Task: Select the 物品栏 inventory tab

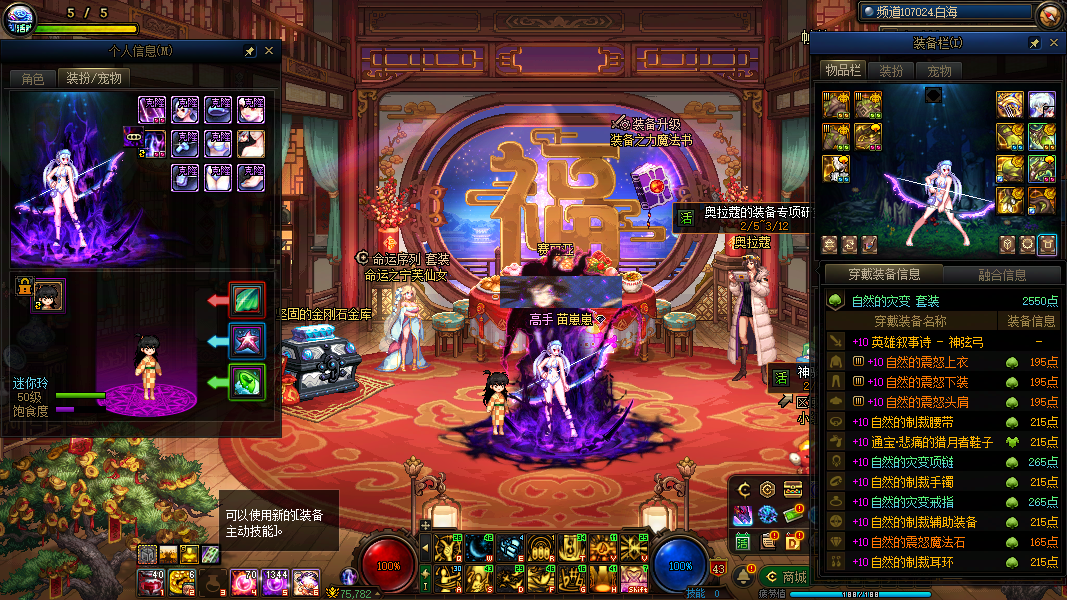Action: [842, 71]
